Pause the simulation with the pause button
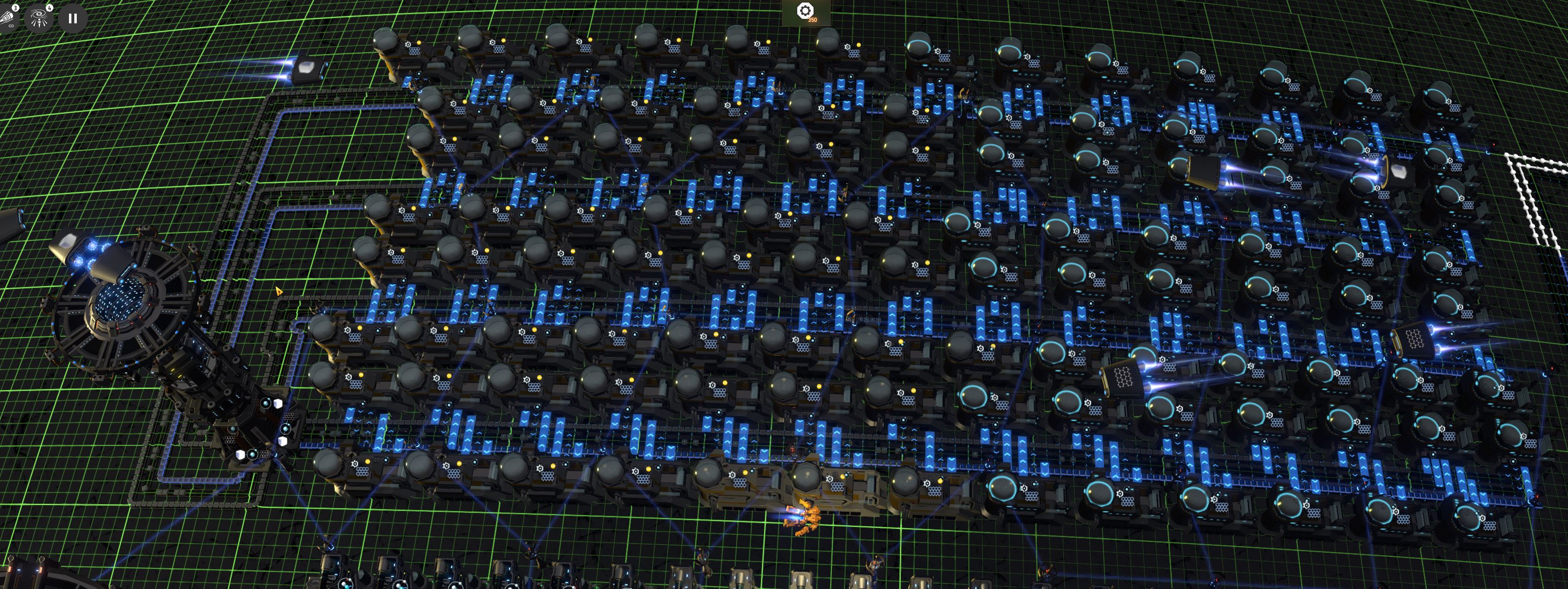Screen dimensions: 1568x589 point(72,19)
